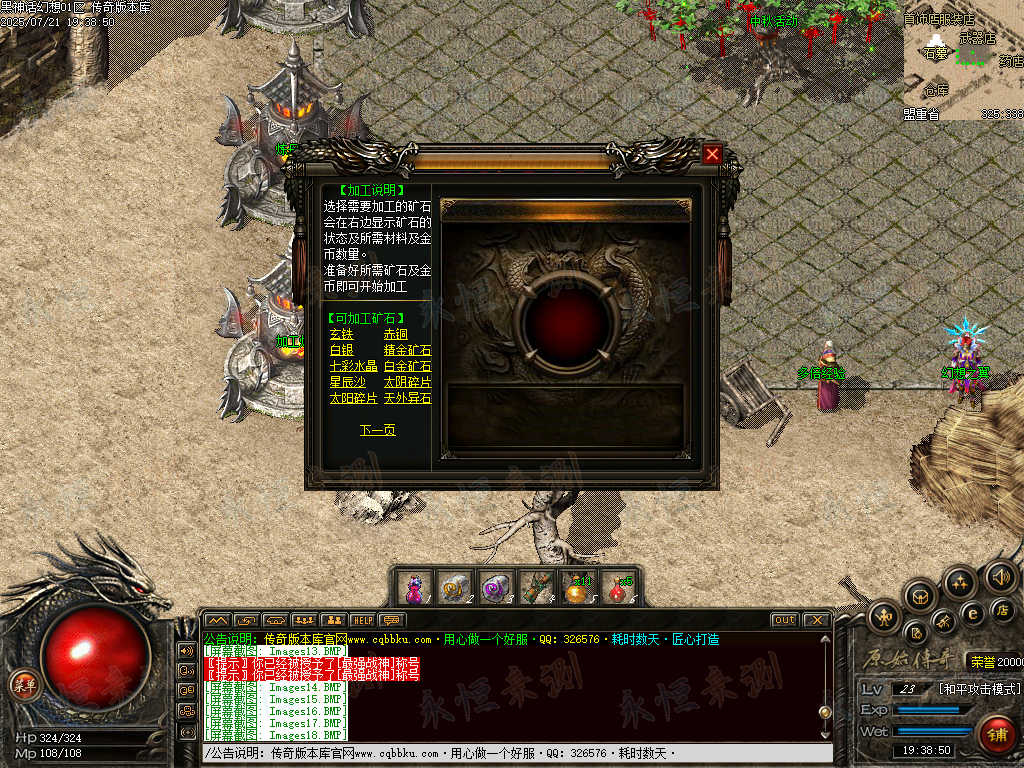Choose the 天外异石 ore link

pos(407,398)
